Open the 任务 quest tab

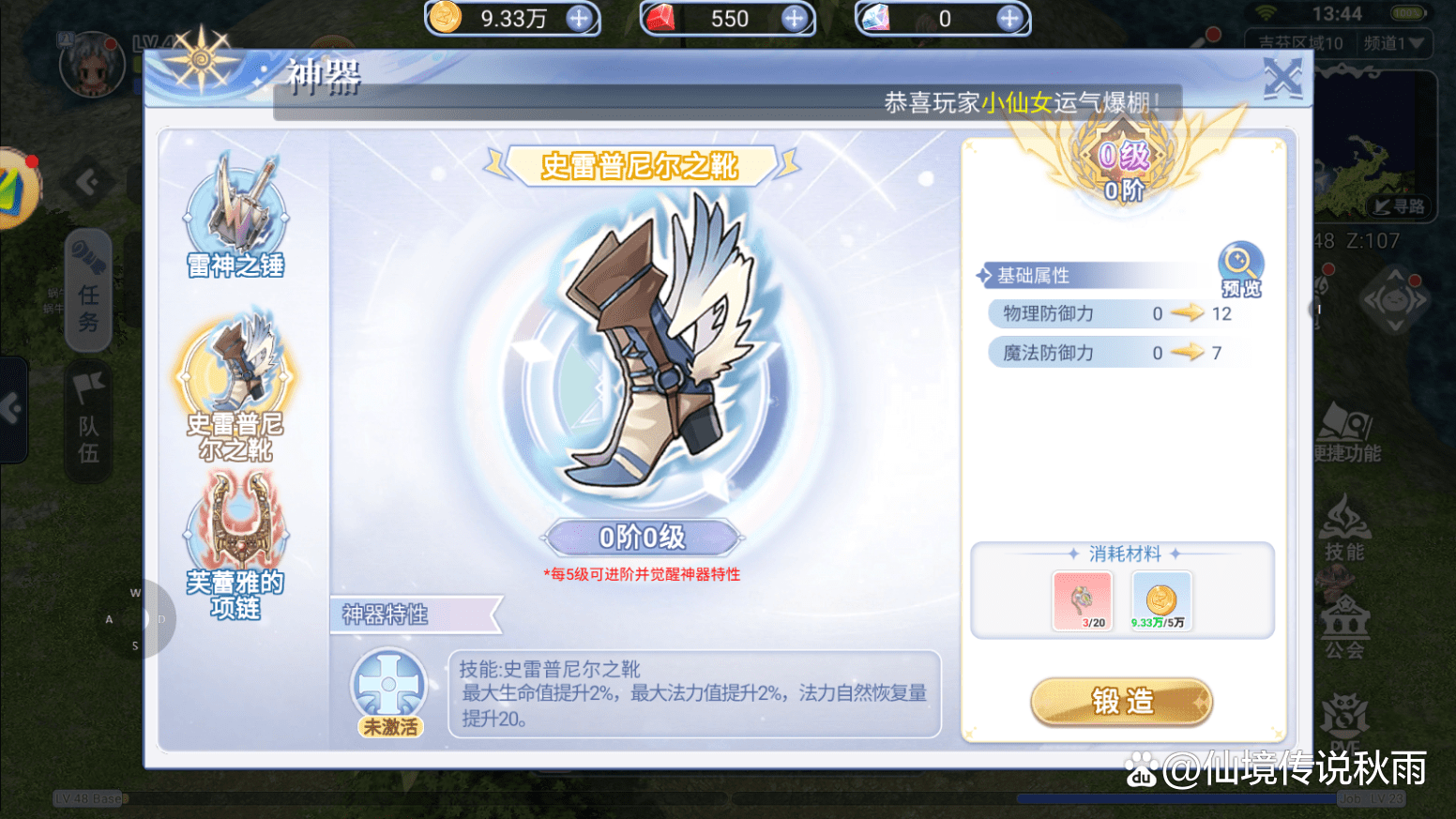tap(88, 291)
